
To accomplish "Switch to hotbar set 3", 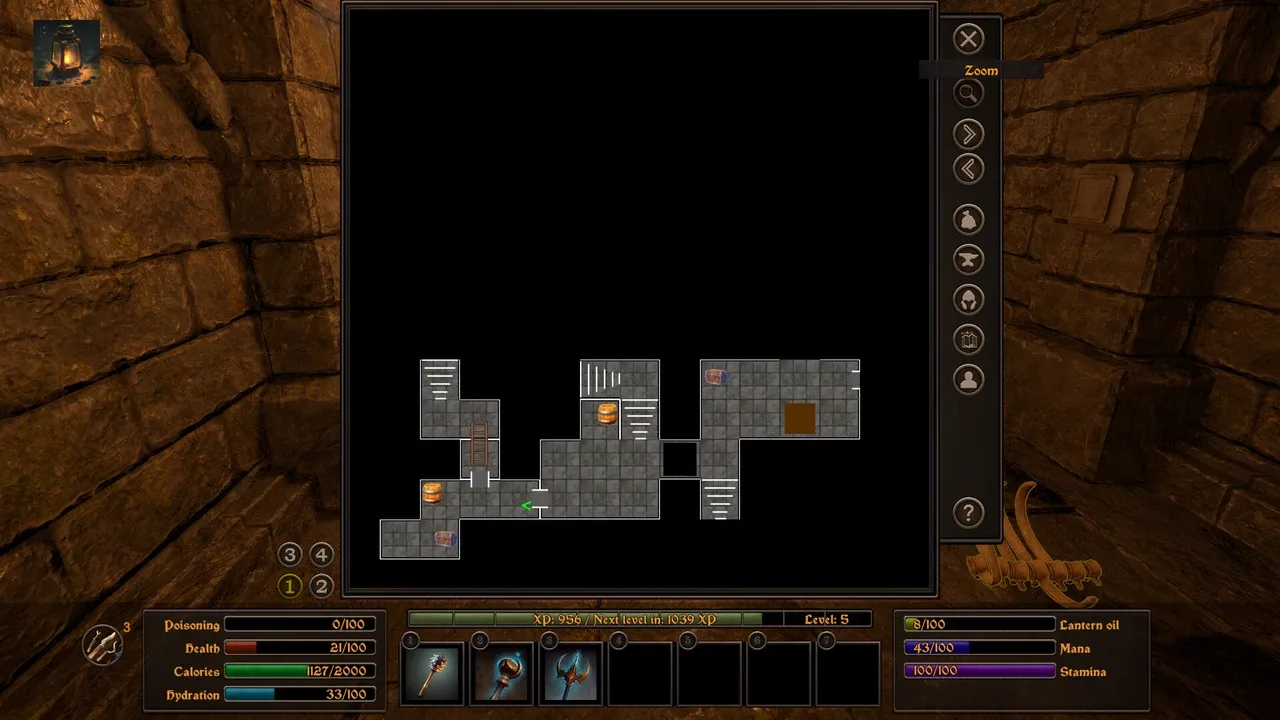I will click(290, 555).
